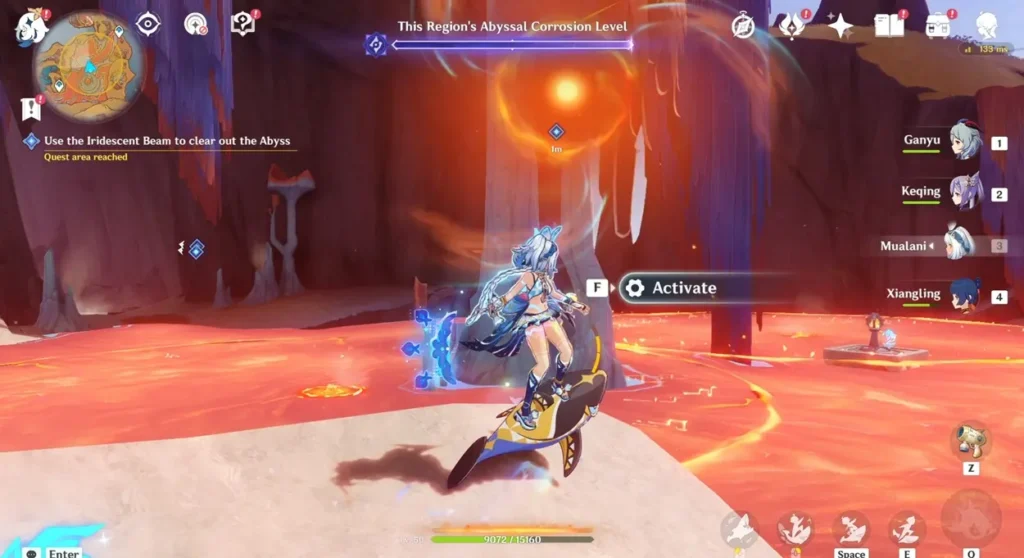Viewport: 1024px width, 558px height.
Task: Switch to Keqing in the party list
Action: pyautogui.click(x=964, y=193)
